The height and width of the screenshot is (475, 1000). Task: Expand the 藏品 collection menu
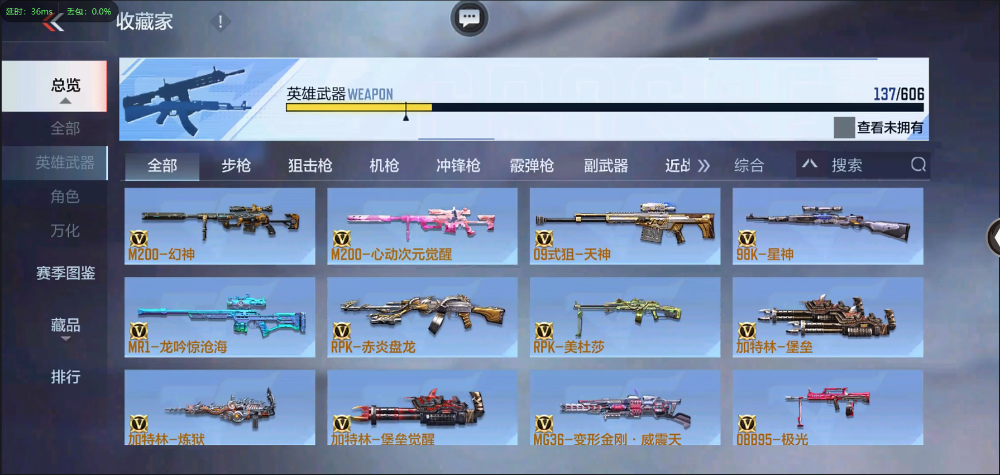pos(66,326)
